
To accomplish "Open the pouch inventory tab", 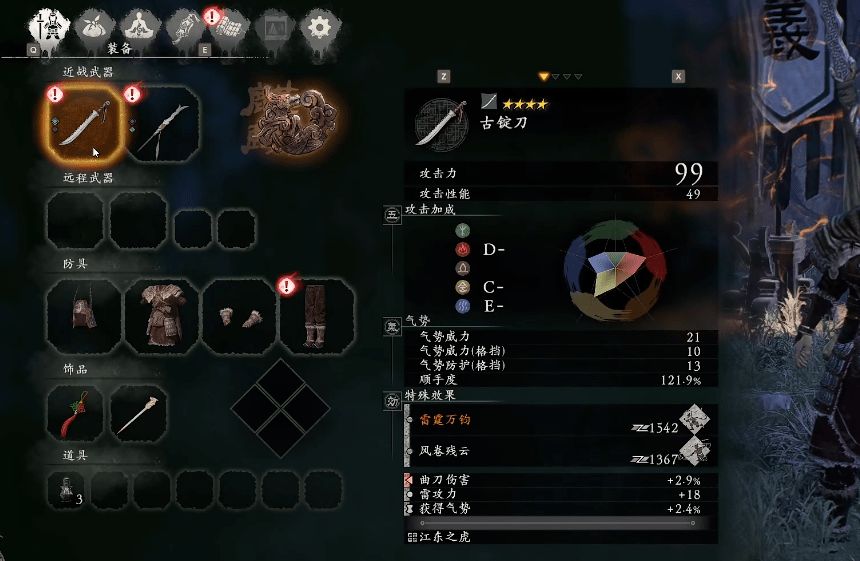I will point(98,27).
